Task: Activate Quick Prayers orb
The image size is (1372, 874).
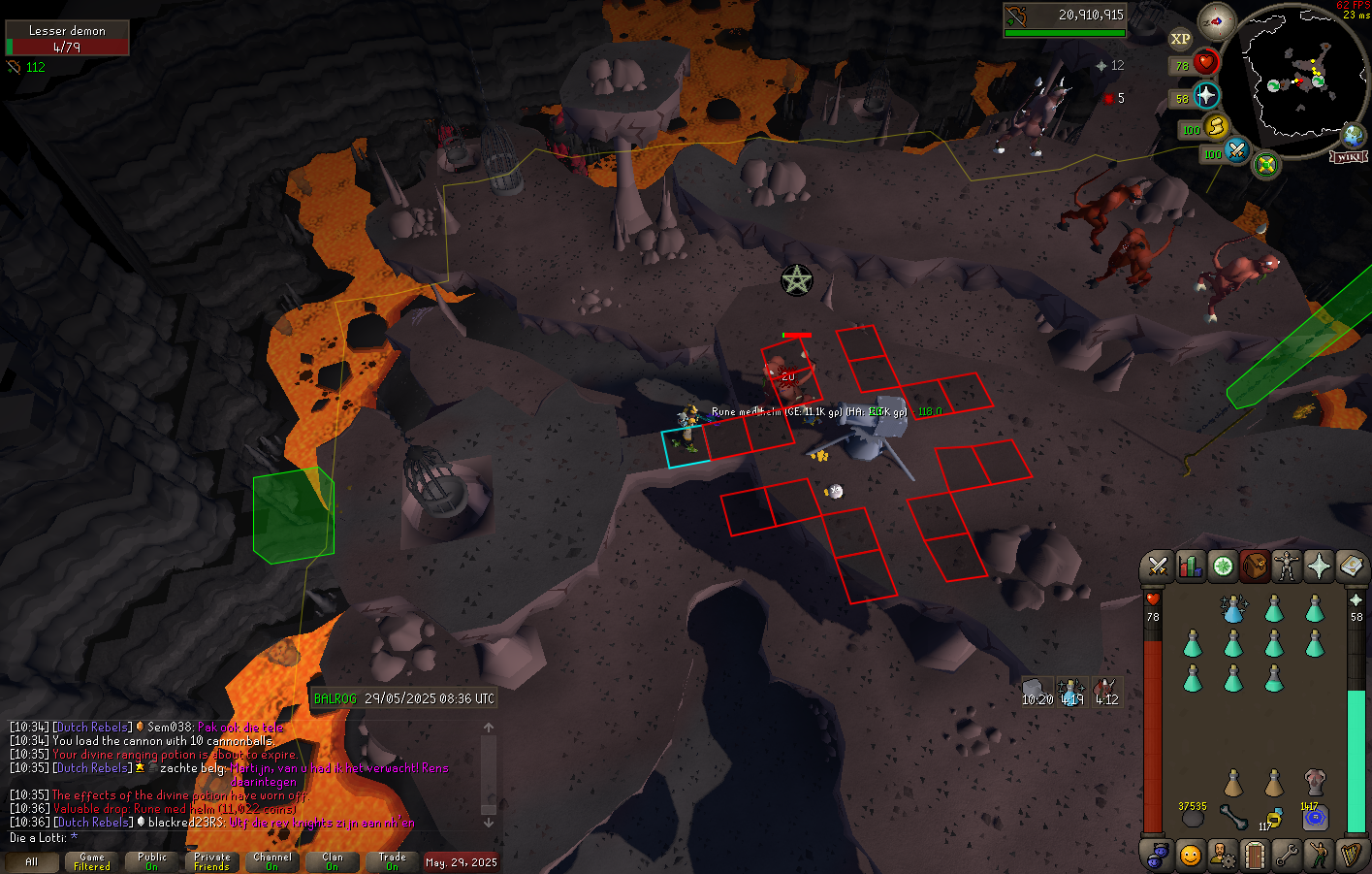Action: tap(1205, 96)
